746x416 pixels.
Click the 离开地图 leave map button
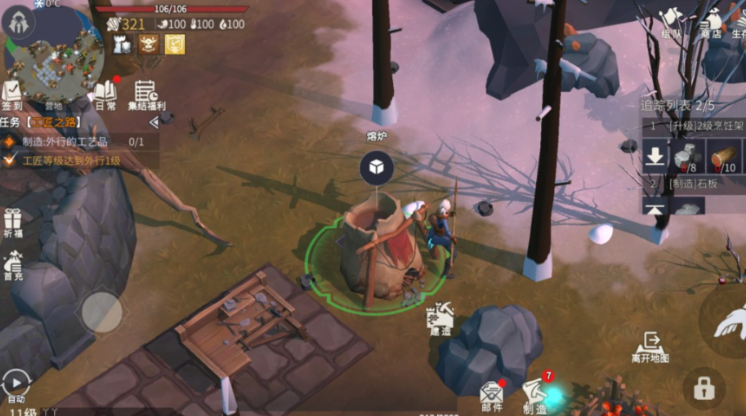coord(650,346)
